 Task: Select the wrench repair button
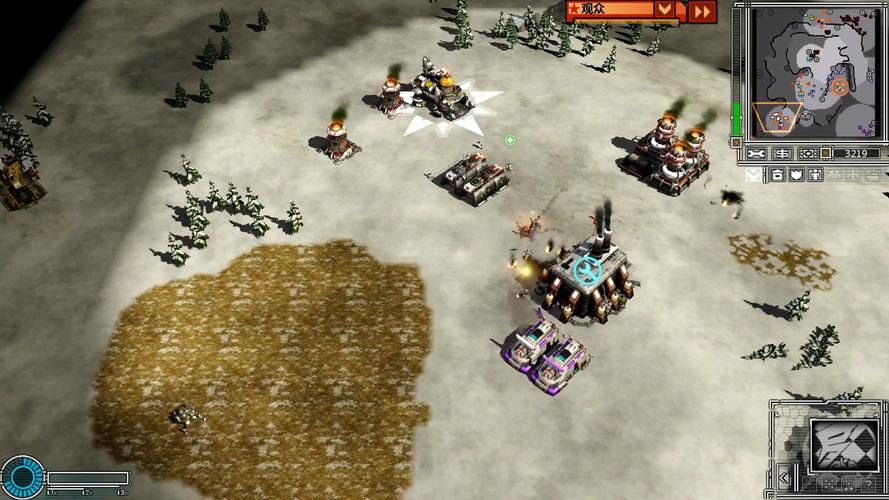click(x=757, y=153)
